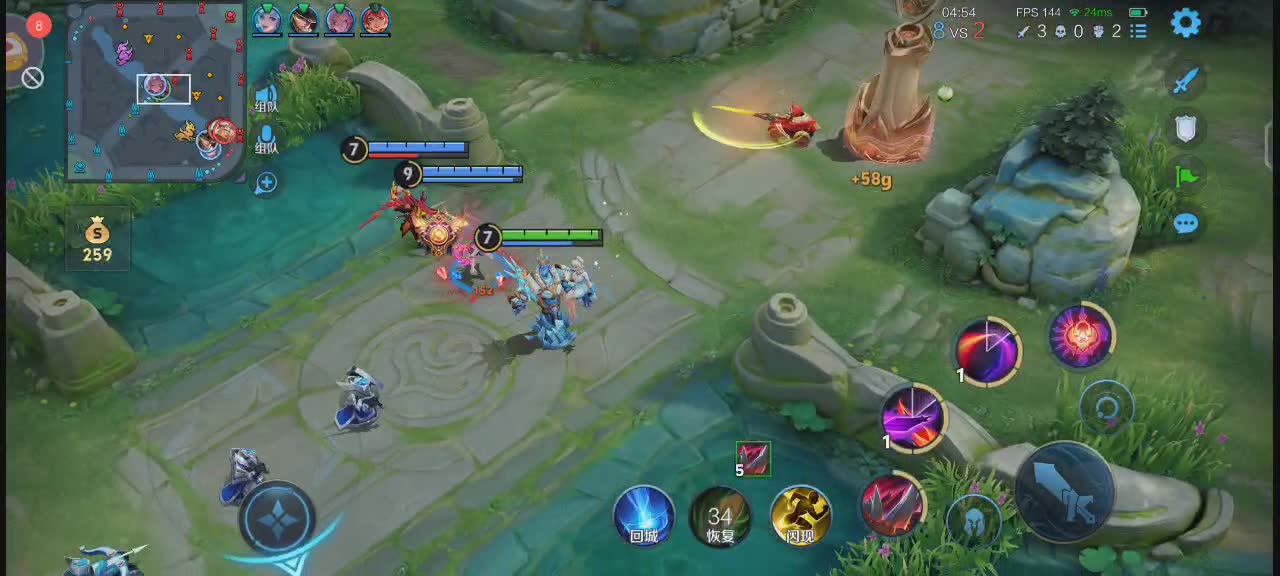Open the shop via the gold bag
This screenshot has width=1280, height=576.
pyautogui.click(x=97, y=241)
